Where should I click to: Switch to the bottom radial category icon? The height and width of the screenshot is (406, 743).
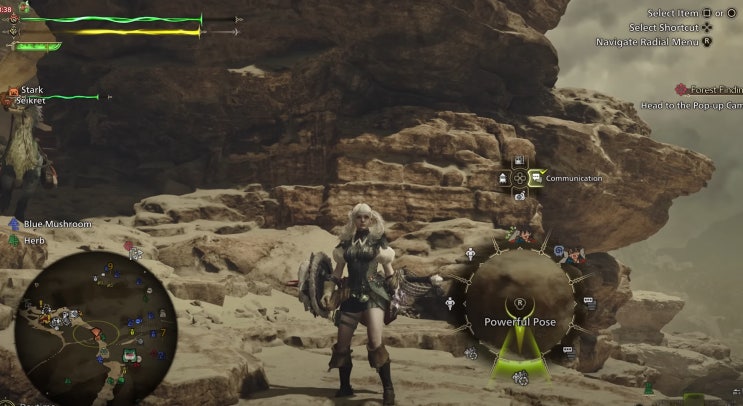[x=519, y=195]
